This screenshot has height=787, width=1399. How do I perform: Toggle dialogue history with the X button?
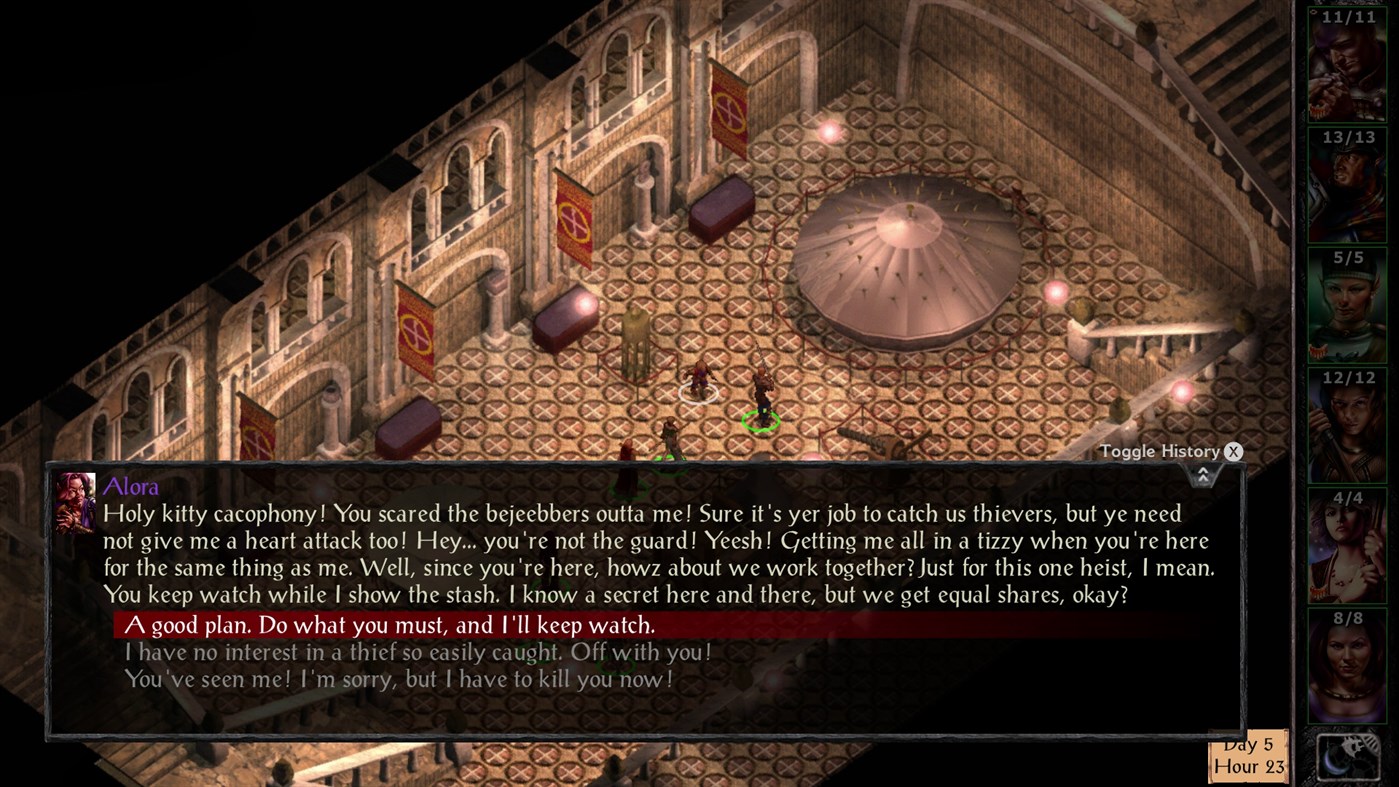[1233, 451]
